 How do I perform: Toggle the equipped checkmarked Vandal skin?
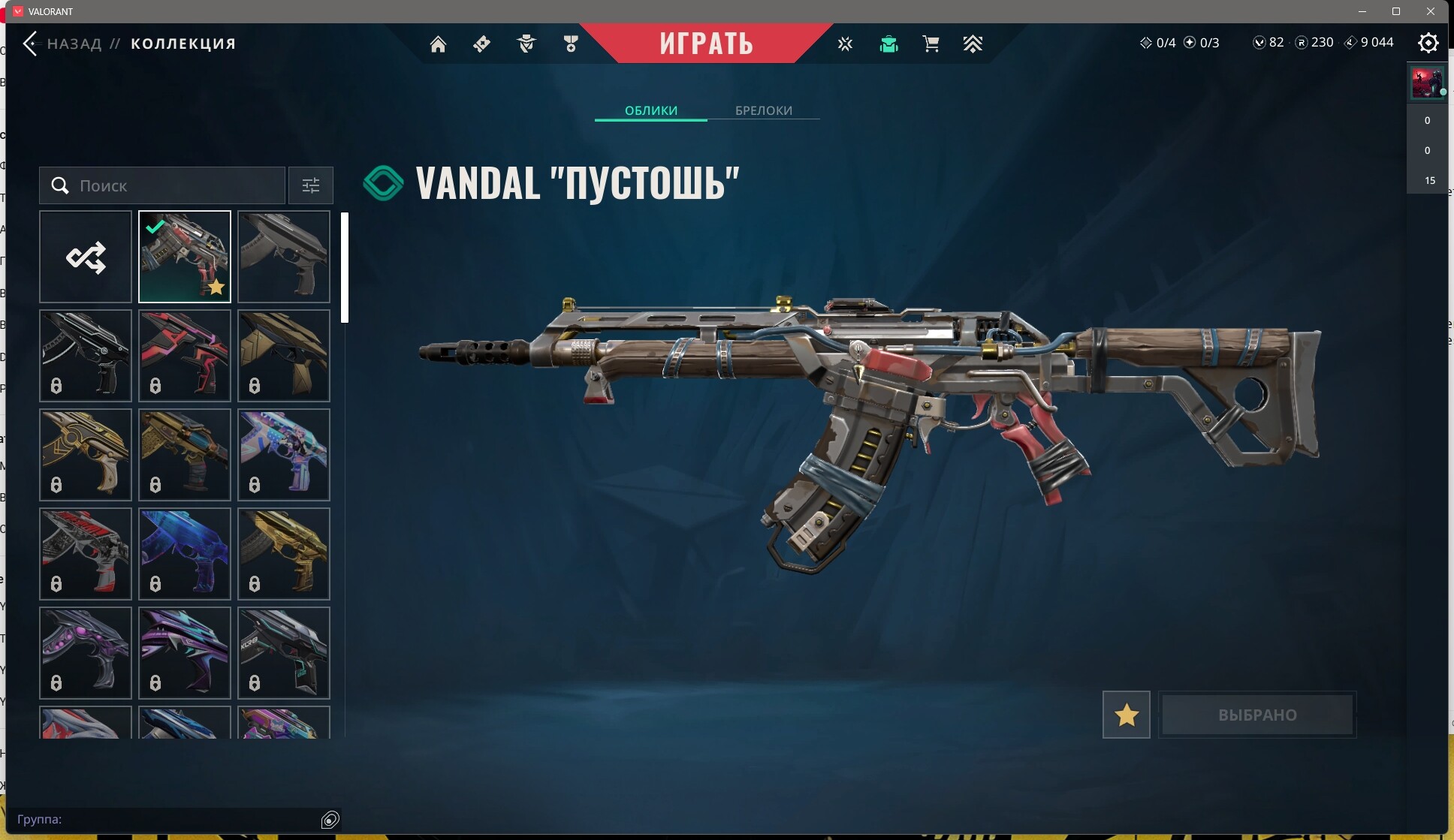click(184, 257)
